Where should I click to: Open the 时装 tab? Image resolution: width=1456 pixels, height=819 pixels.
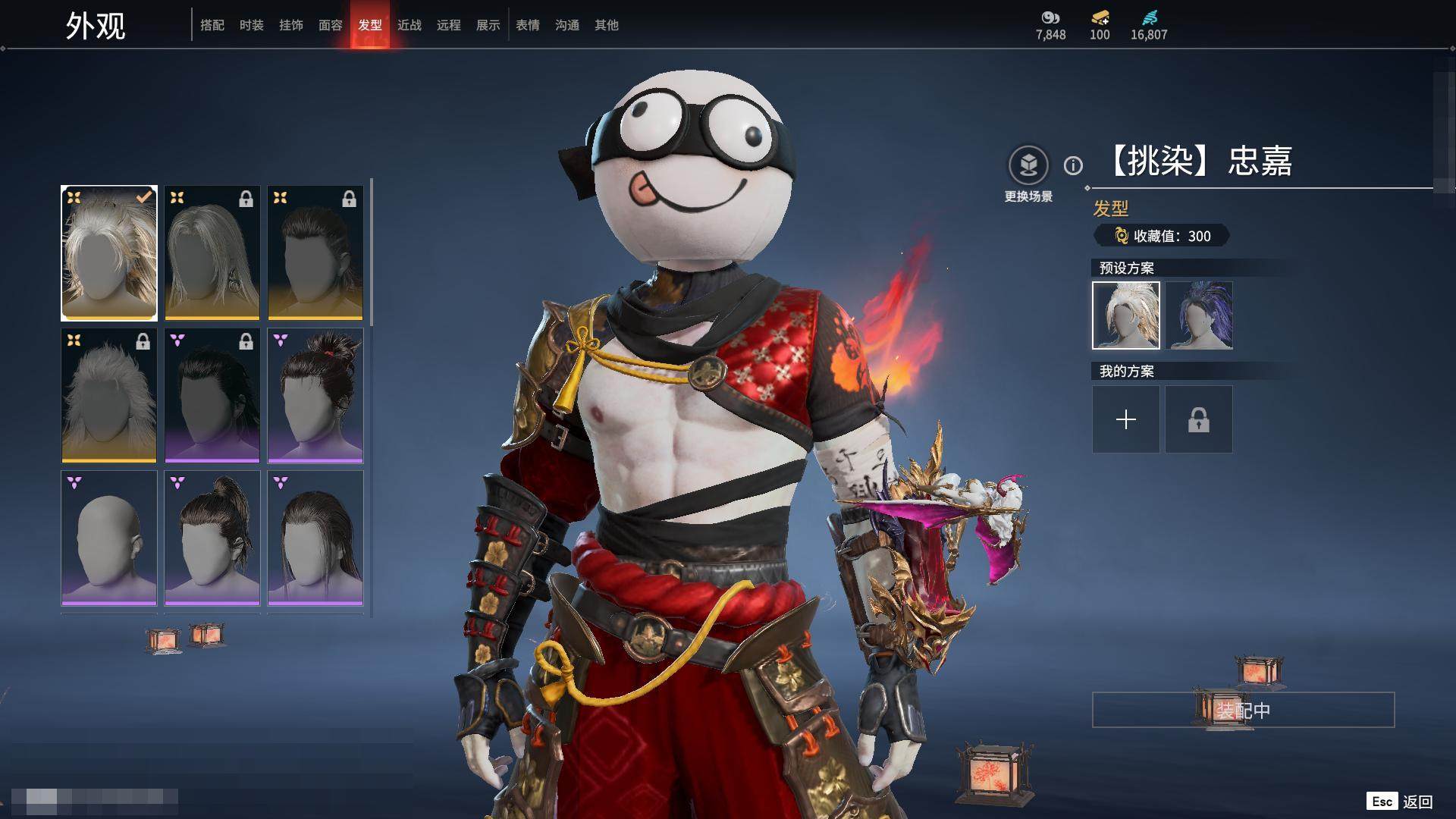pos(252,25)
